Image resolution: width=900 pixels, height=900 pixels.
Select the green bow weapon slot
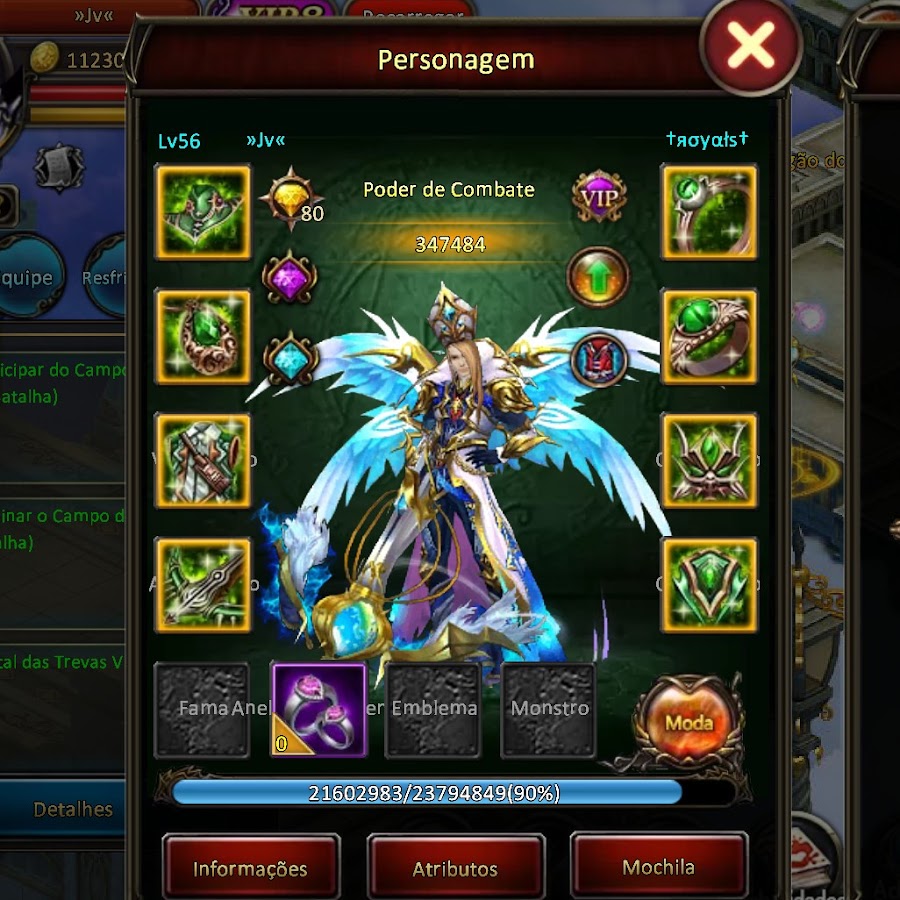point(203,585)
